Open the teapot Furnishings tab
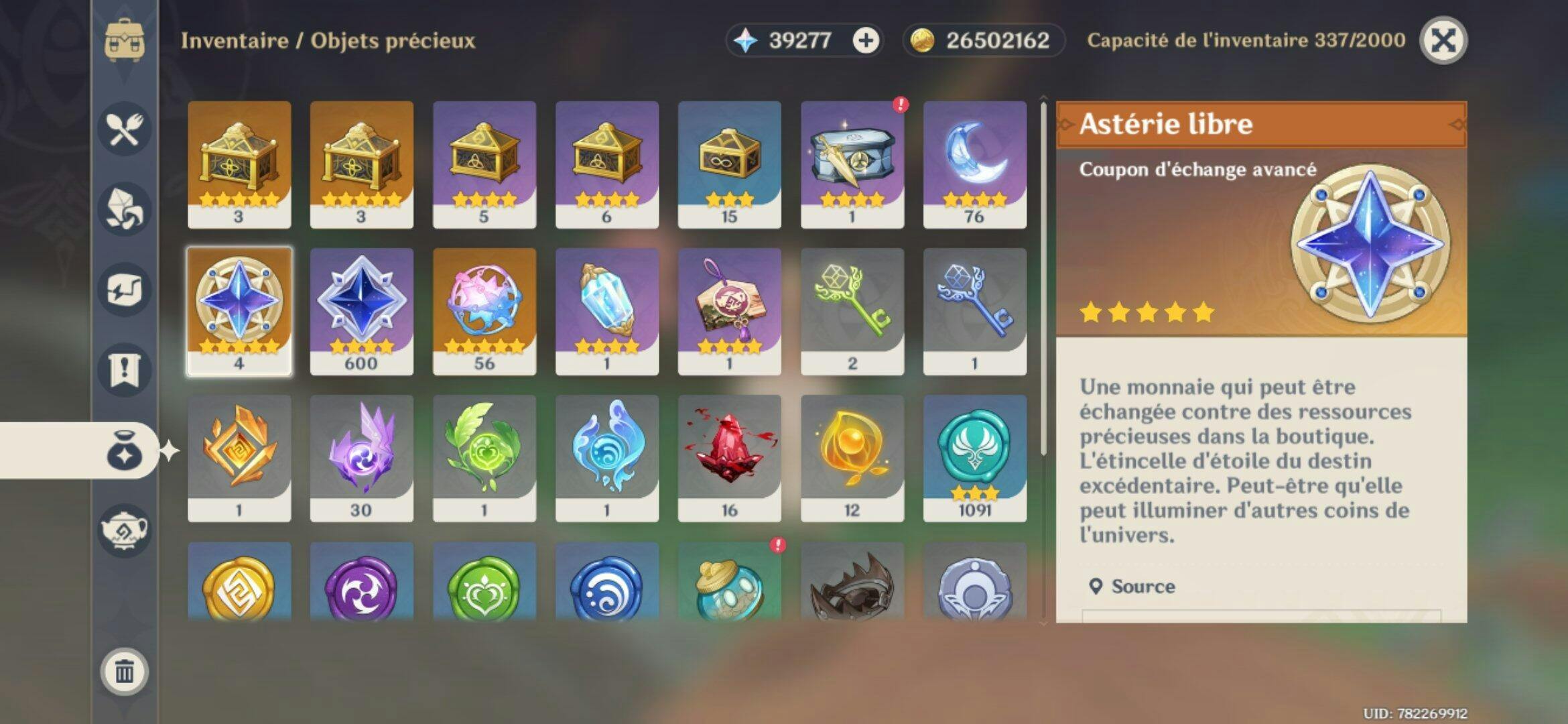Image resolution: width=1568 pixels, height=724 pixels. click(125, 530)
